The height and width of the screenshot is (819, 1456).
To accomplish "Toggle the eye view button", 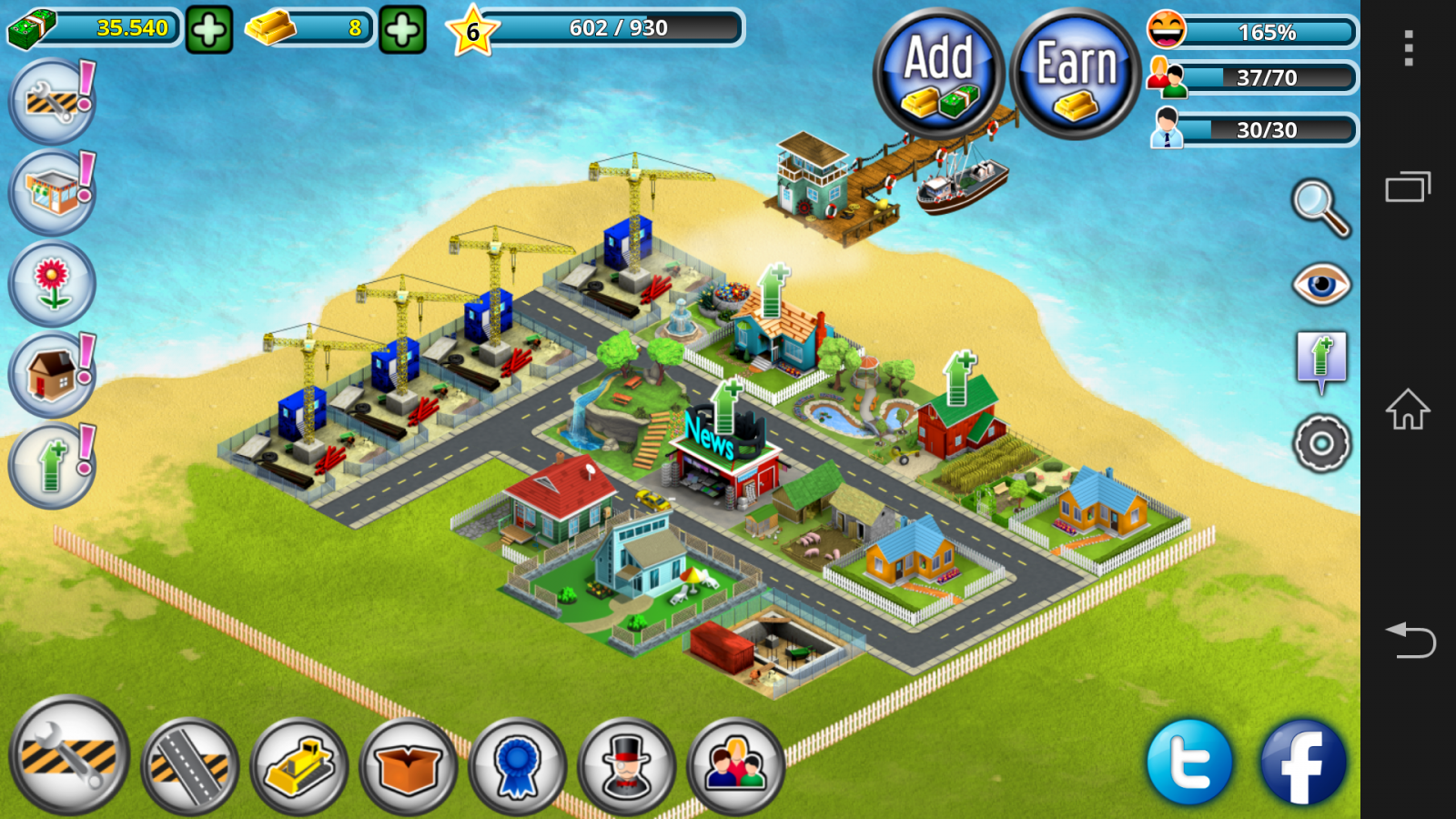I will 1321,284.
